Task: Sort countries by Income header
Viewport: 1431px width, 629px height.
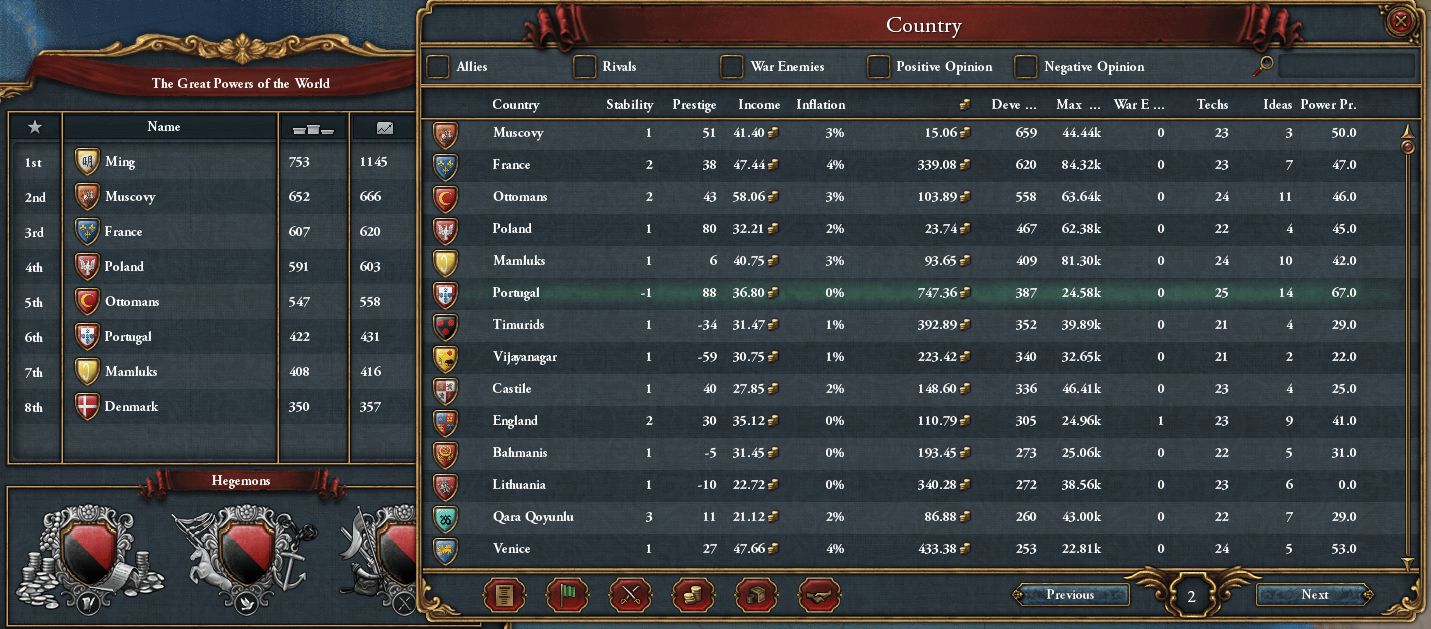Action: tap(759, 105)
